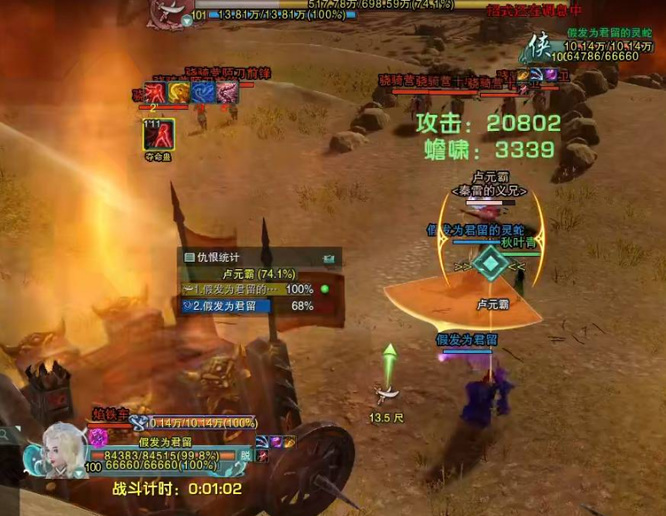Select the pink feather buff icon
This screenshot has width=666, height=516.
227,93
